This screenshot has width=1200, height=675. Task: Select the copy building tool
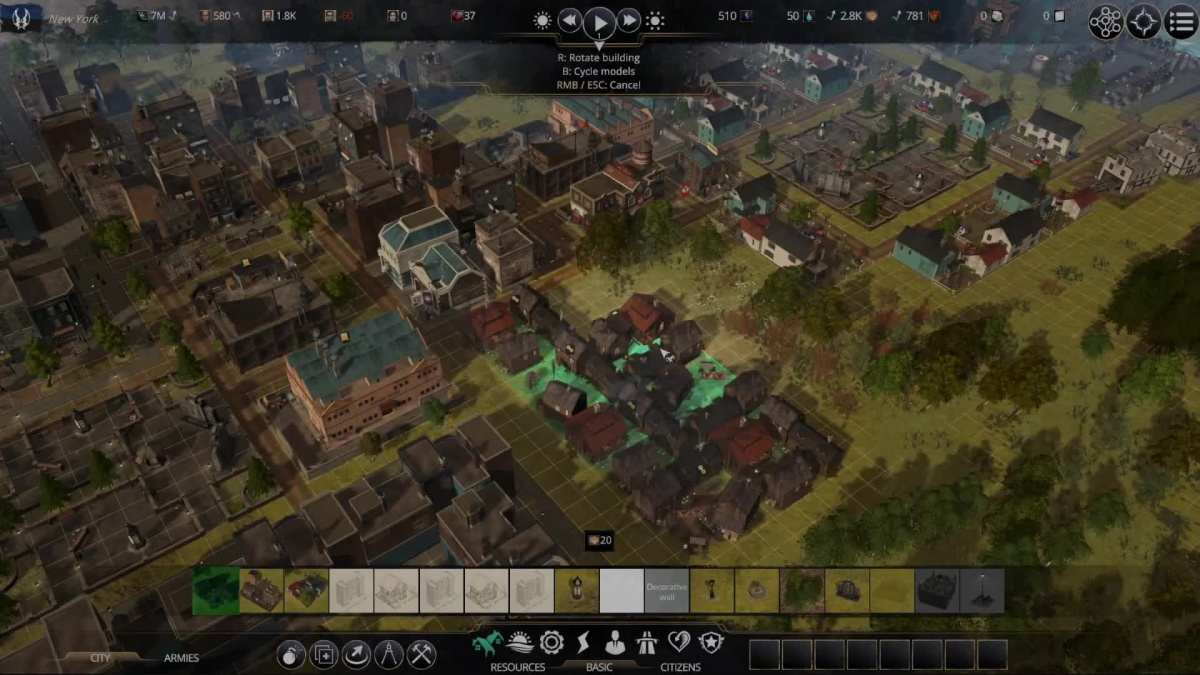click(x=323, y=655)
